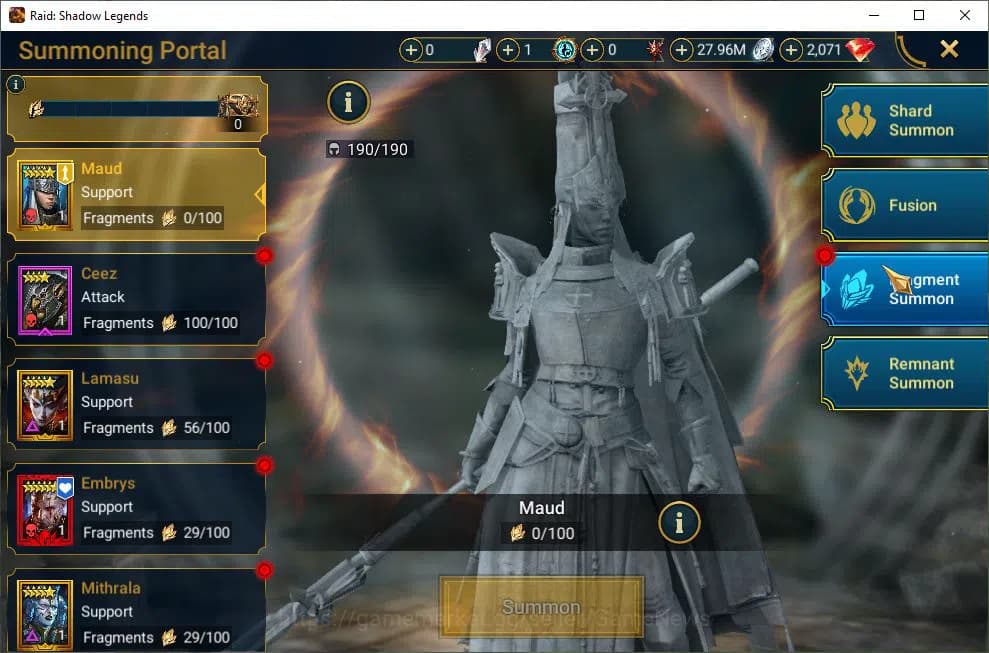Image resolution: width=989 pixels, height=653 pixels.
Task: Open the info icon above the 190/190 counter
Action: [x=348, y=101]
